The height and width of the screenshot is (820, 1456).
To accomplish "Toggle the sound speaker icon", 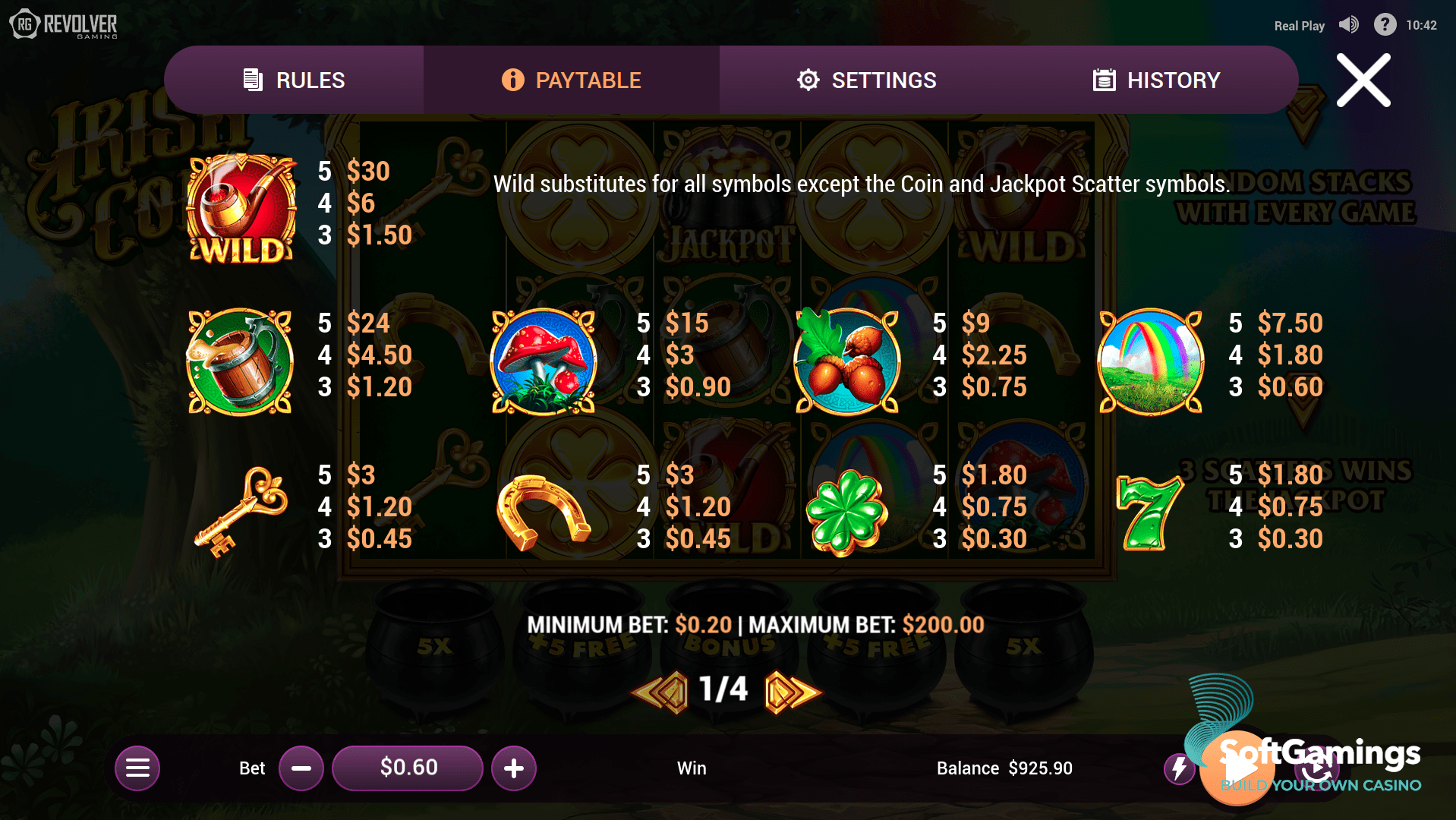I will [1348, 25].
